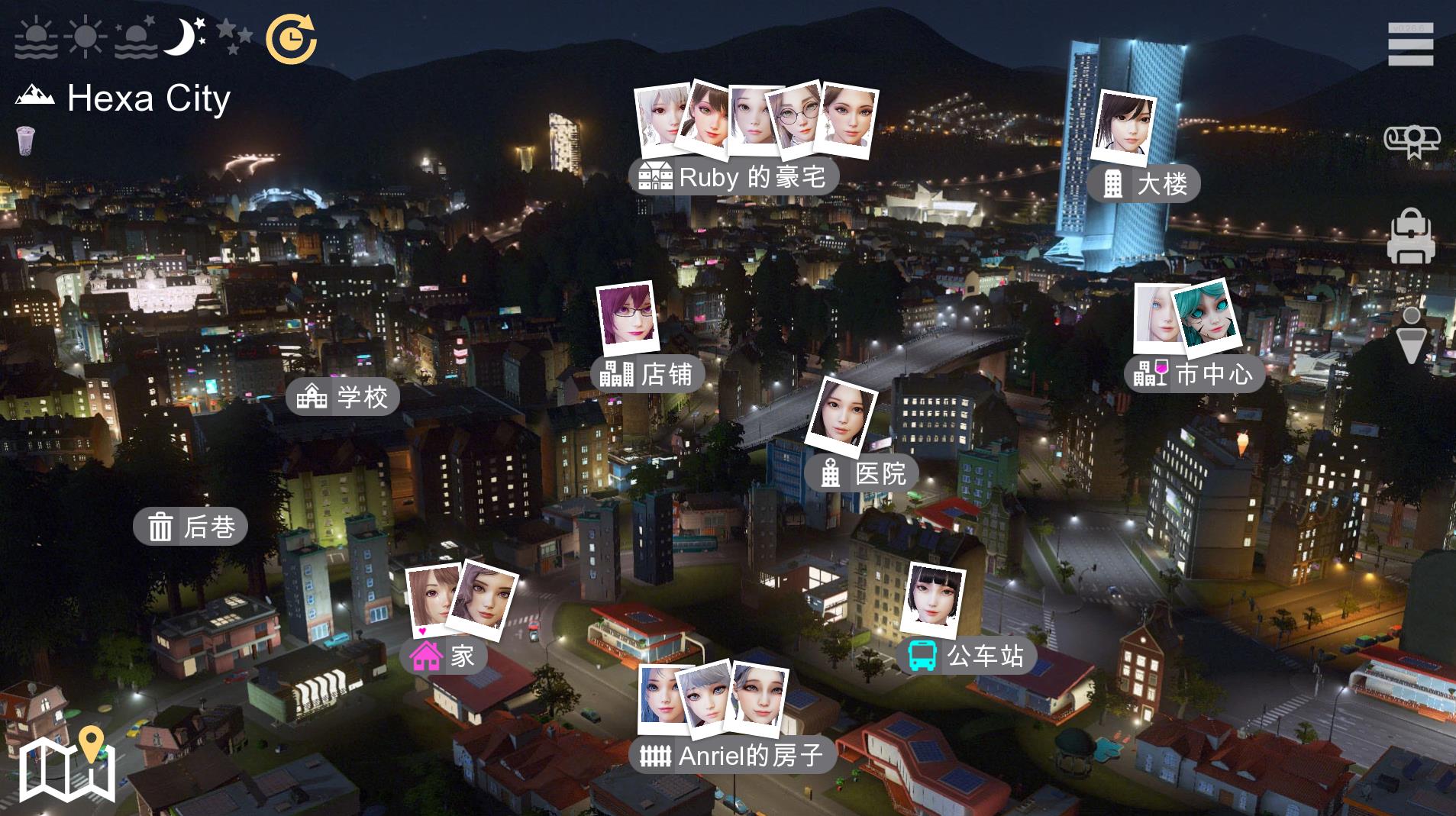
Task: Enter the 后巷 back alley location
Action: coord(190,527)
